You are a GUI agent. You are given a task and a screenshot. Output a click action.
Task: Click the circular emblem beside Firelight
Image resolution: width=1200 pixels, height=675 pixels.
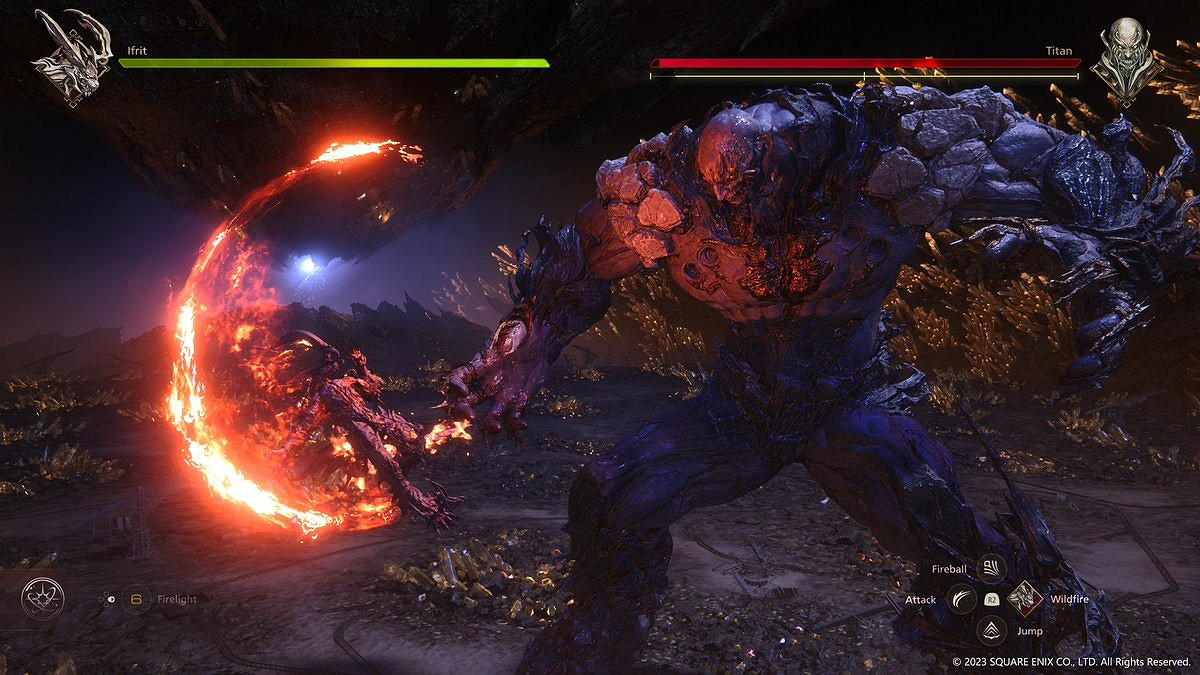point(43,598)
